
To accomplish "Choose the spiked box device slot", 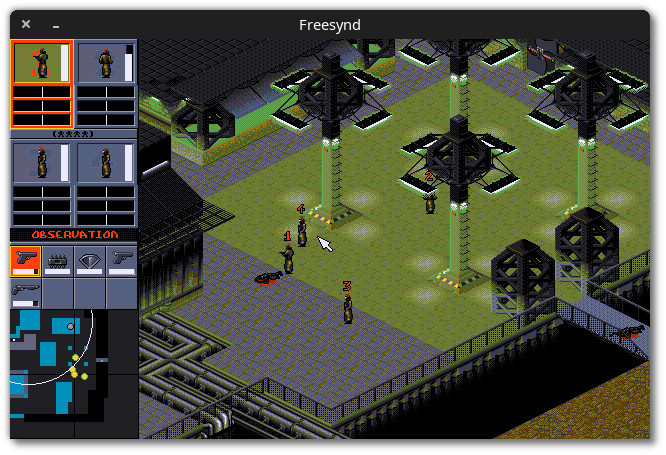I will 57,261.
